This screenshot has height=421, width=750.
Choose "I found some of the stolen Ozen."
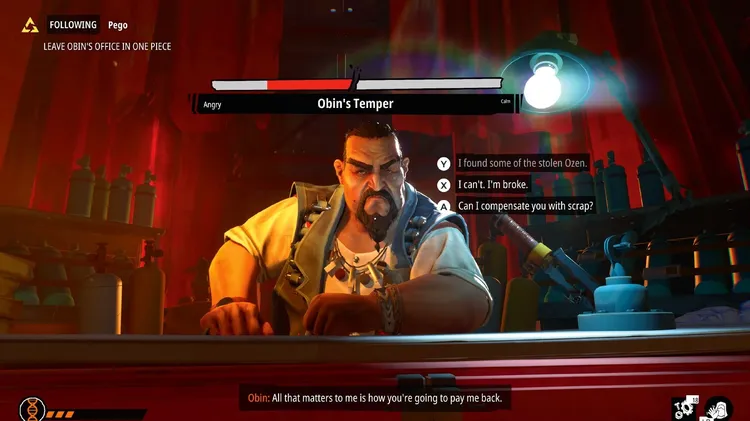[x=521, y=163]
